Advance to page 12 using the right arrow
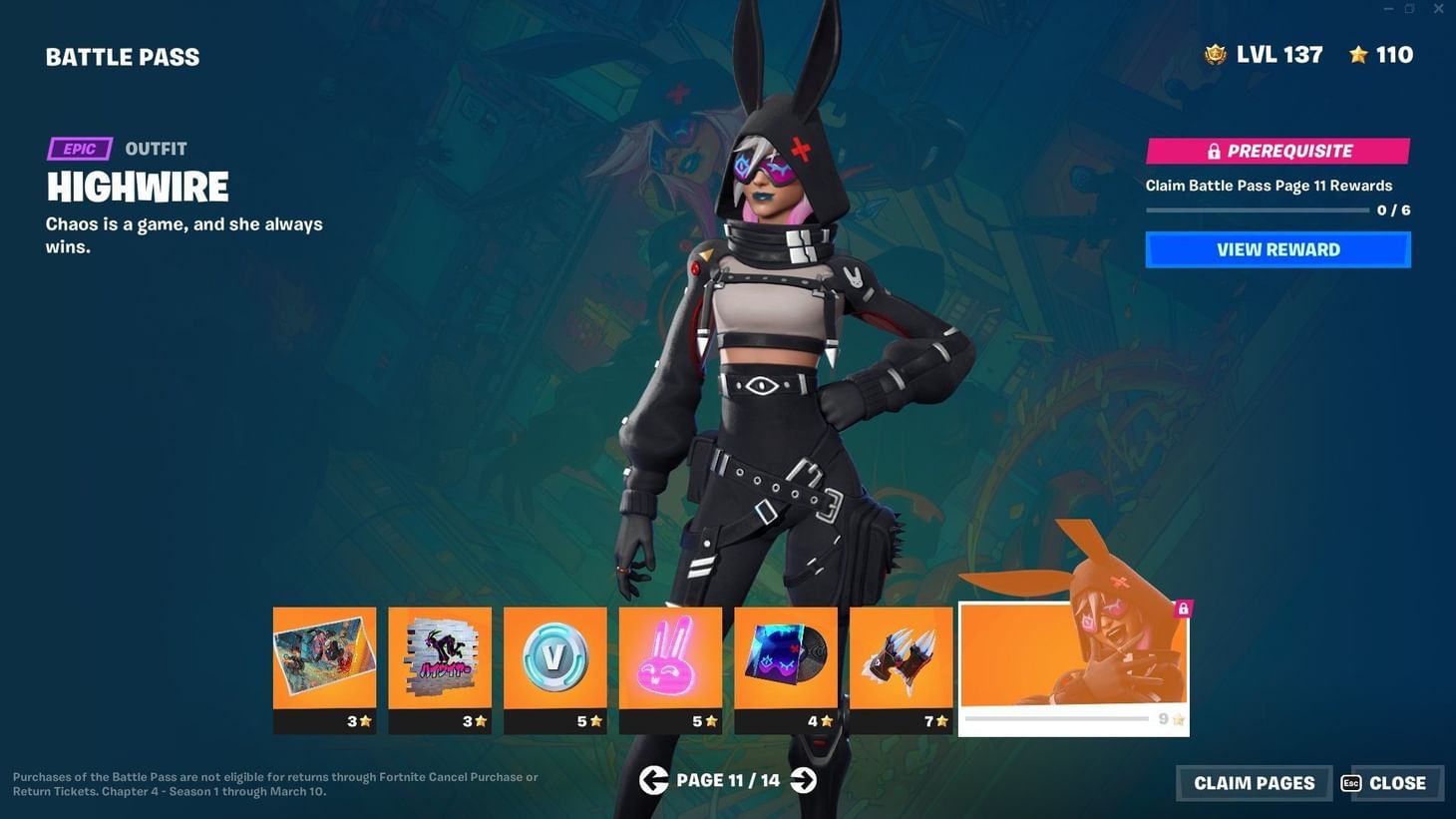Screen dimensions: 1456x819 tap(803, 779)
